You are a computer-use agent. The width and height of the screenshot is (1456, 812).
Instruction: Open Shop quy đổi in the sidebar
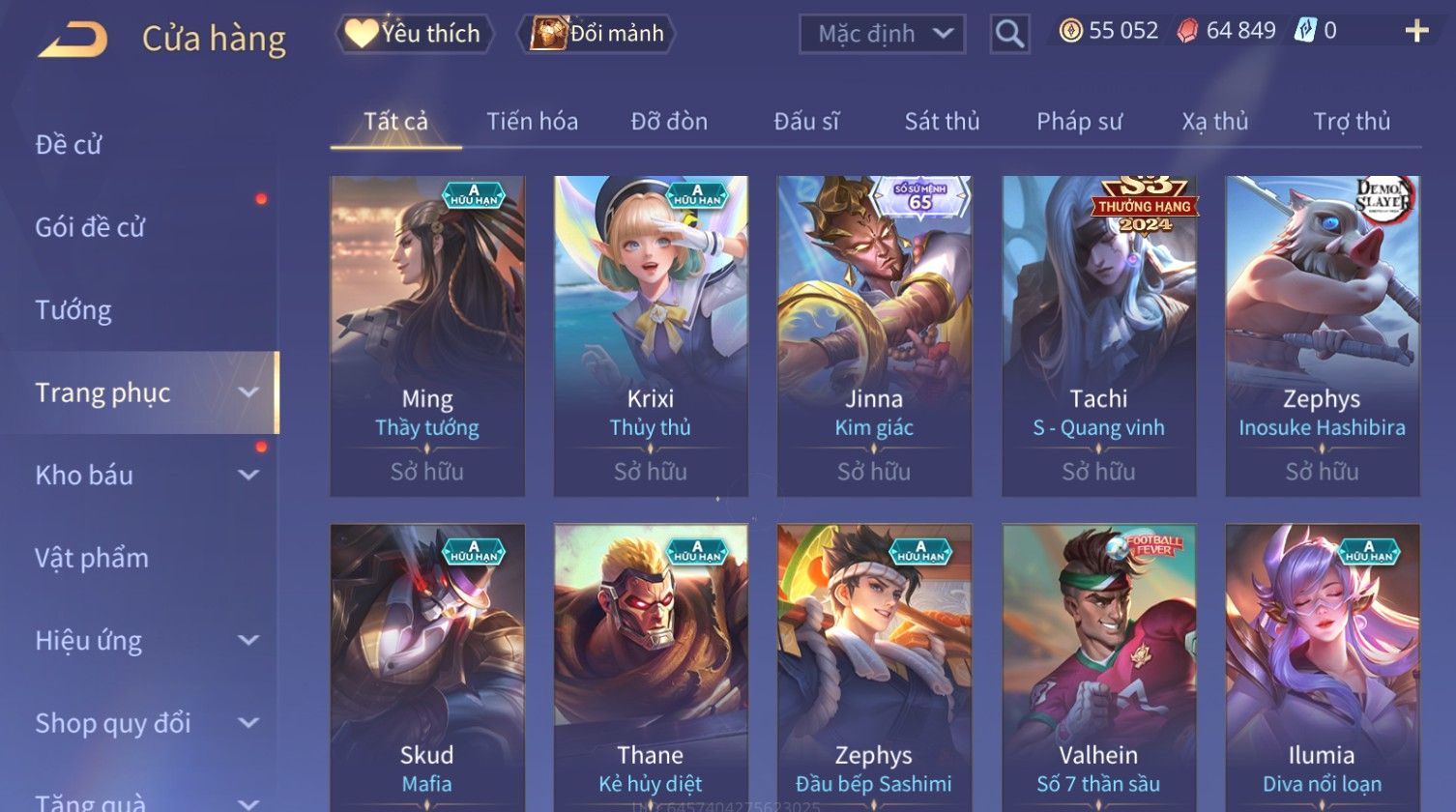[x=145, y=723]
